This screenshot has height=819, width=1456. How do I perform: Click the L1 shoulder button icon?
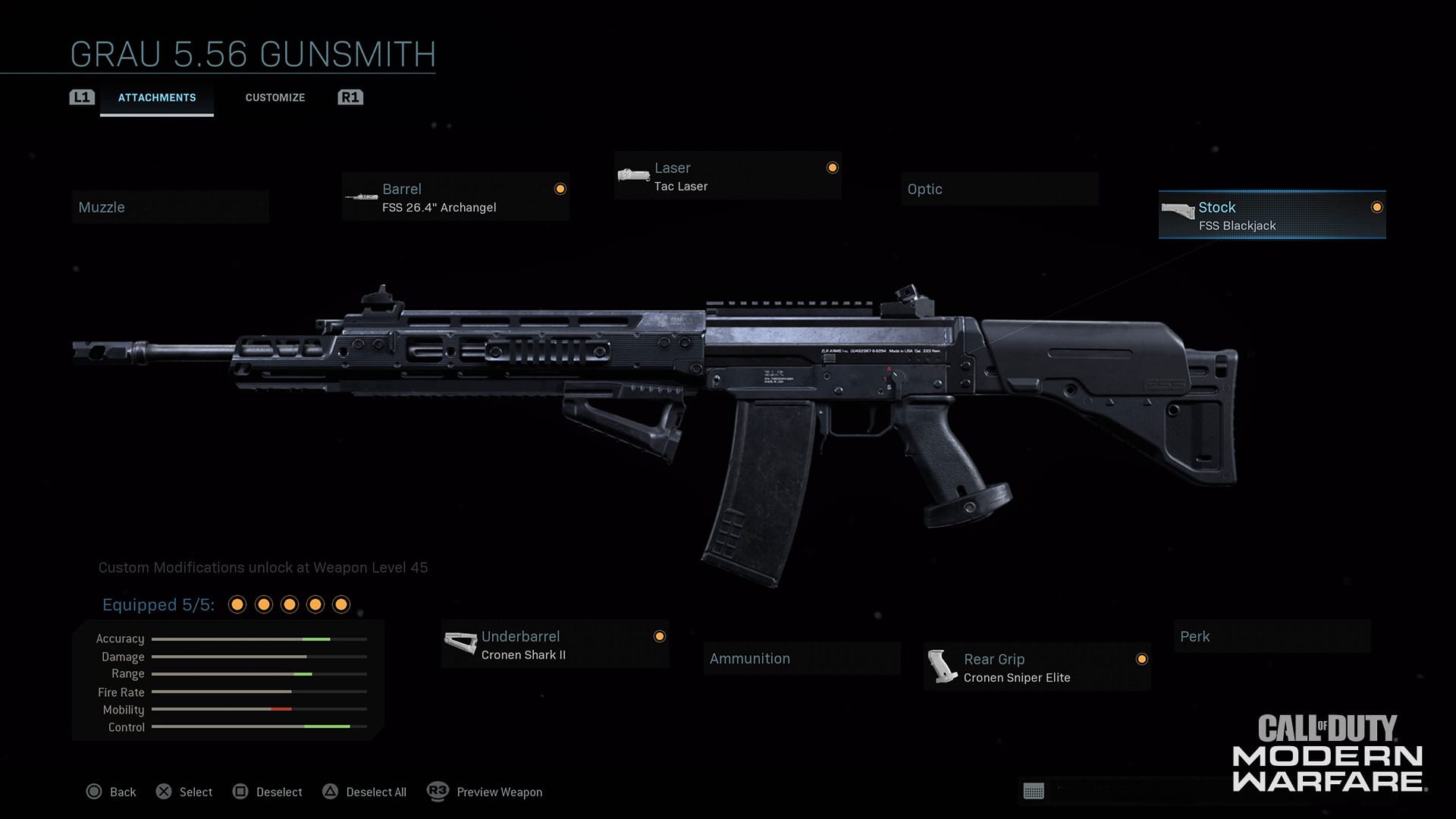click(81, 97)
